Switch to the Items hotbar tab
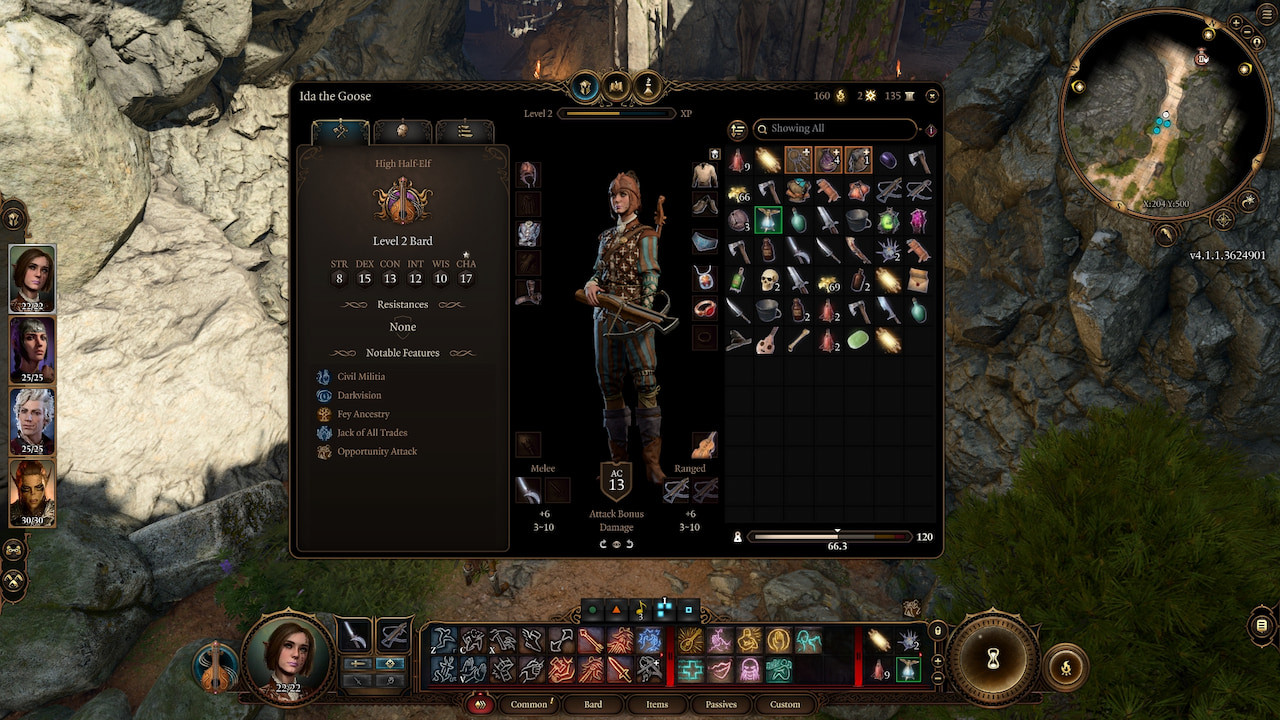 click(657, 704)
